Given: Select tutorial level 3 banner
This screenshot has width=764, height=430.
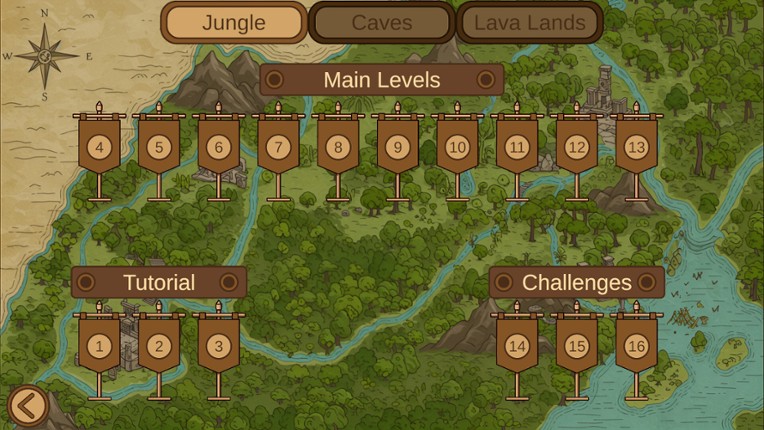Looking at the screenshot, I should tap(218, 346).
